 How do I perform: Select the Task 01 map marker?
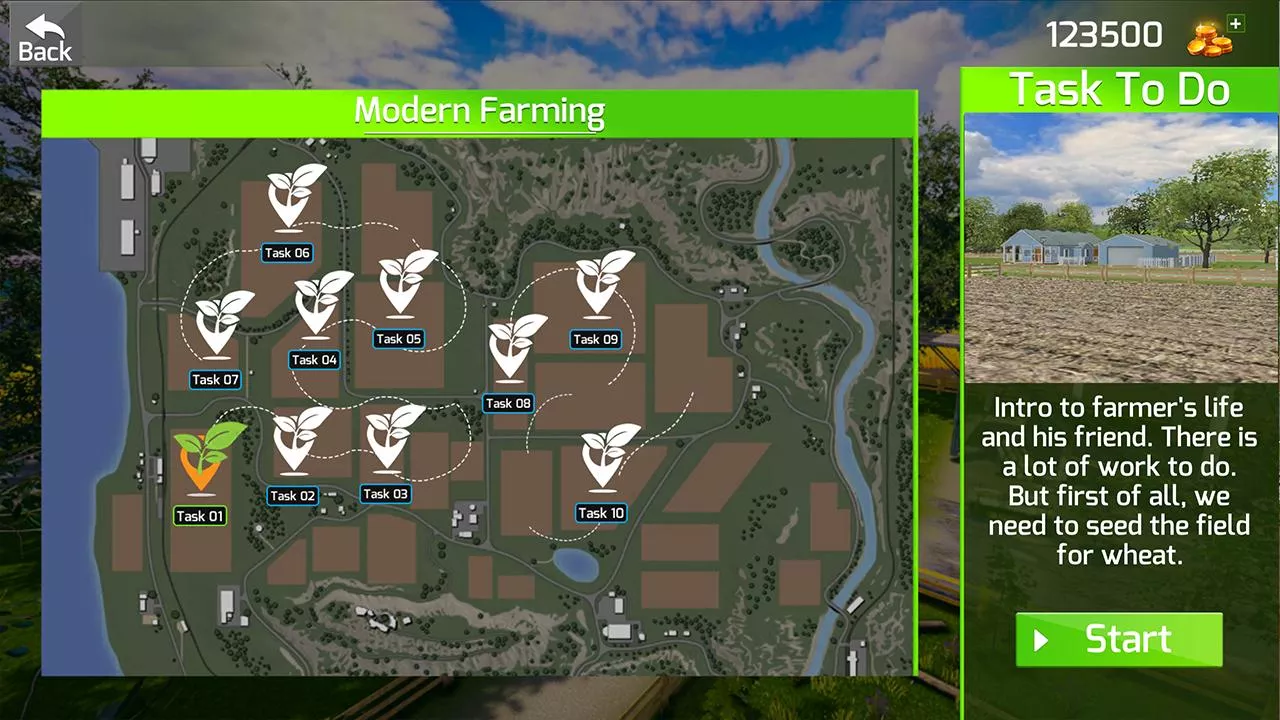[205, 460]
